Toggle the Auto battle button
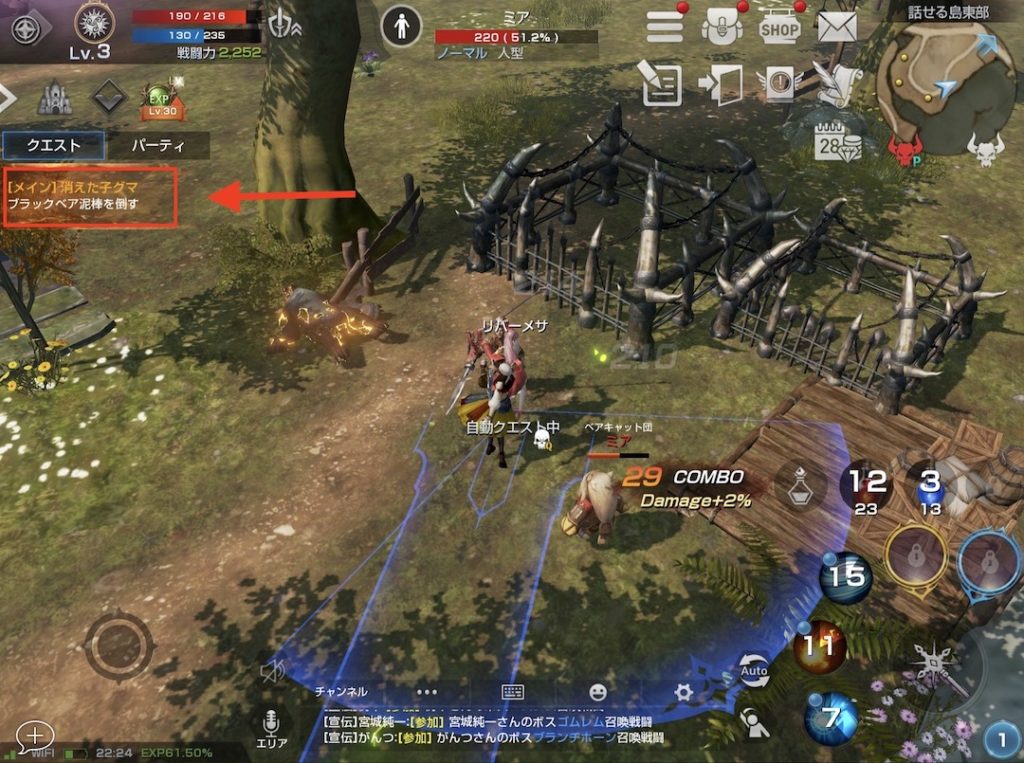The image size is (1024, 763). [x=755, y=671]
